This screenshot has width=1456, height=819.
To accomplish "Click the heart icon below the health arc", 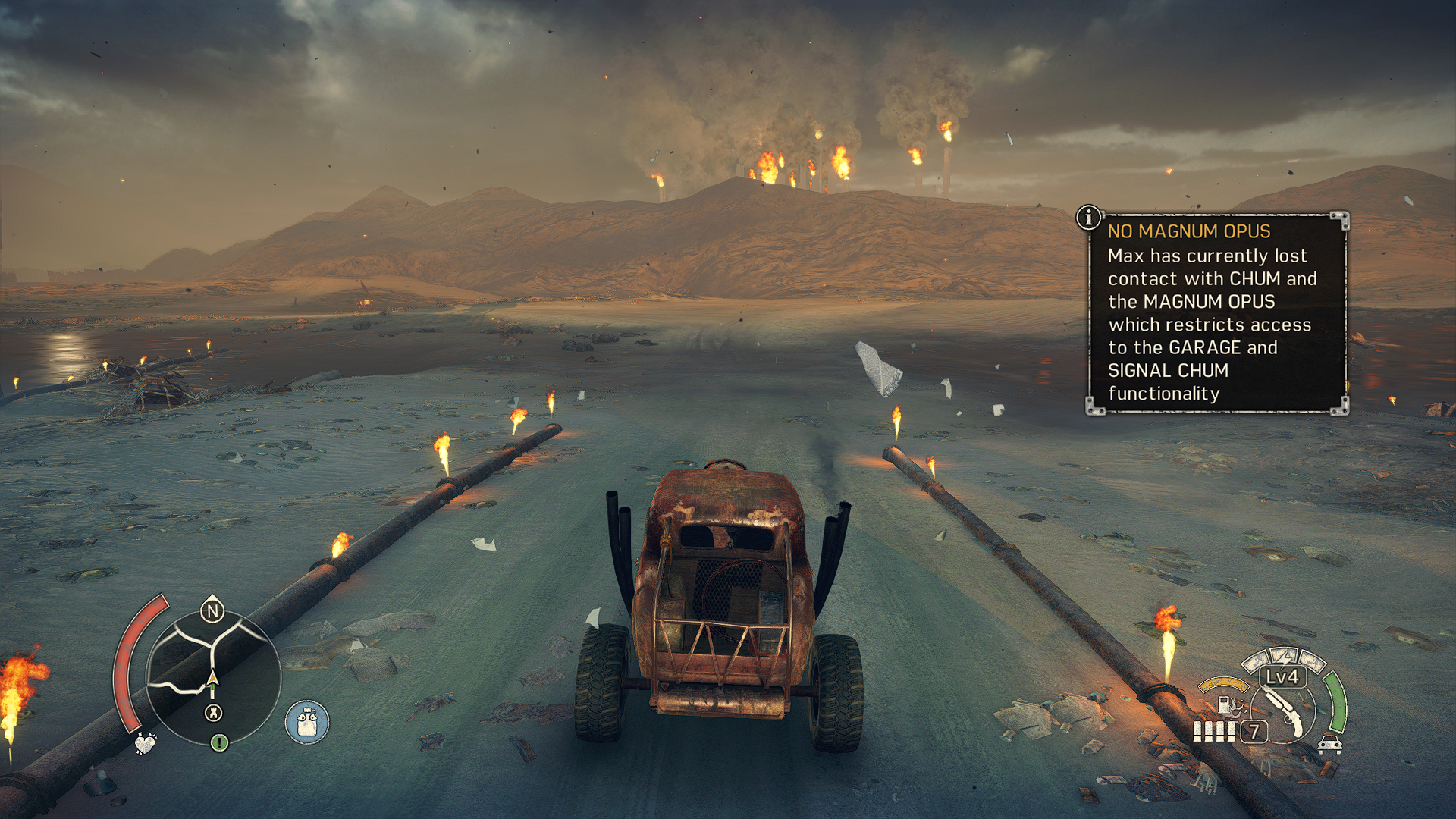I will [x=144, y=743].
